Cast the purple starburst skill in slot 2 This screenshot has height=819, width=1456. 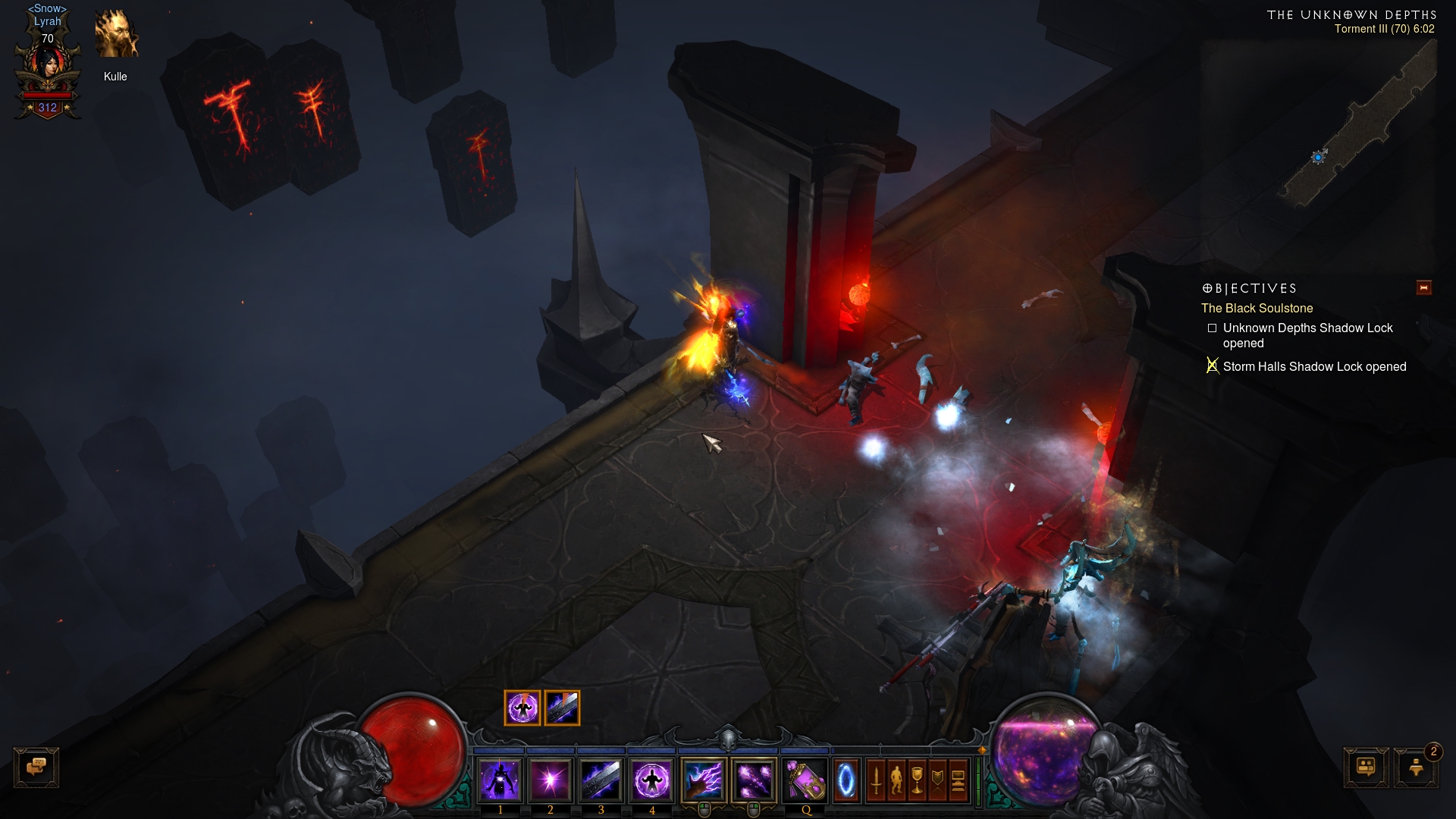(551, 780)
